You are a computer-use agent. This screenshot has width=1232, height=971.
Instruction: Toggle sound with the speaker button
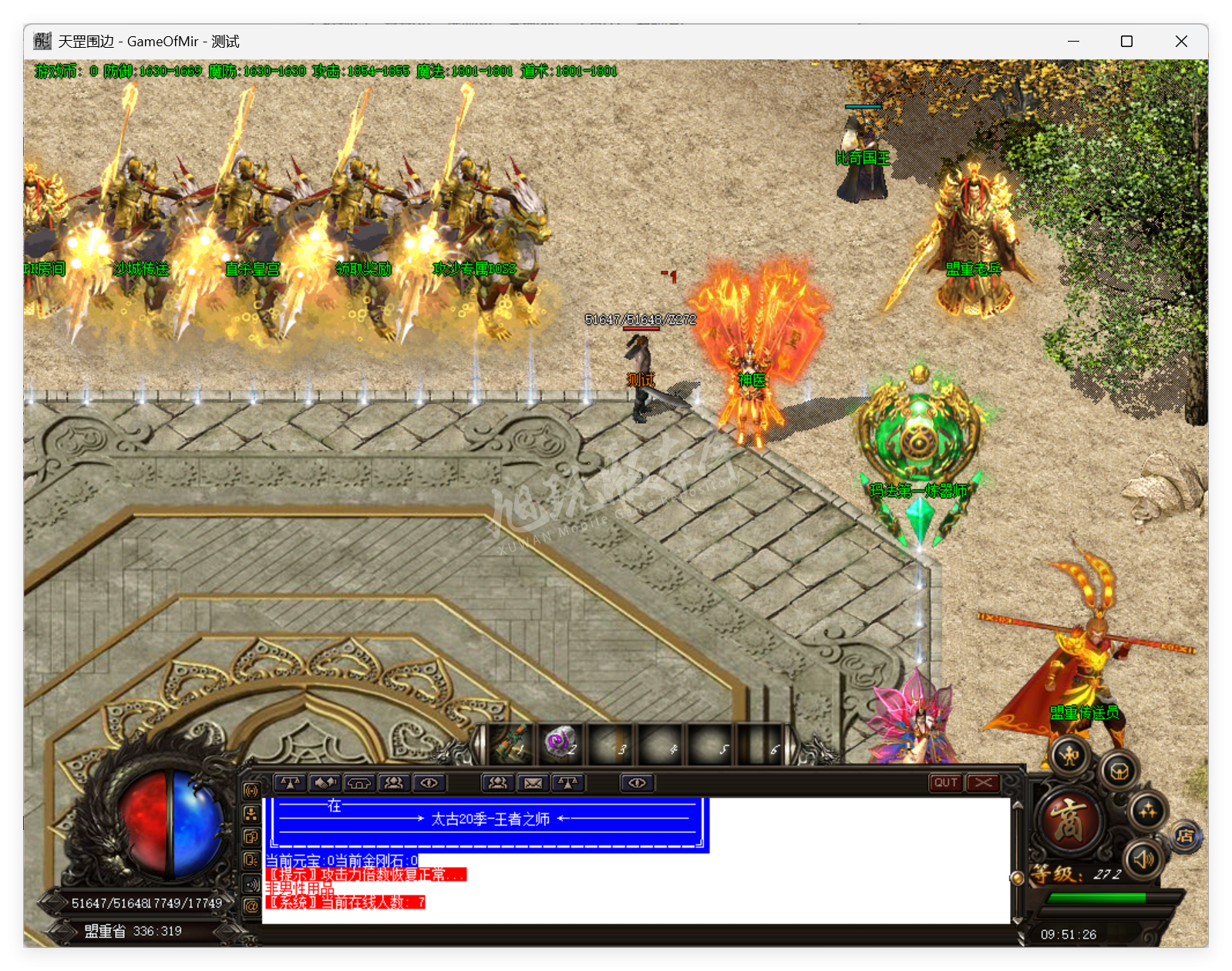click(1144, 858)
